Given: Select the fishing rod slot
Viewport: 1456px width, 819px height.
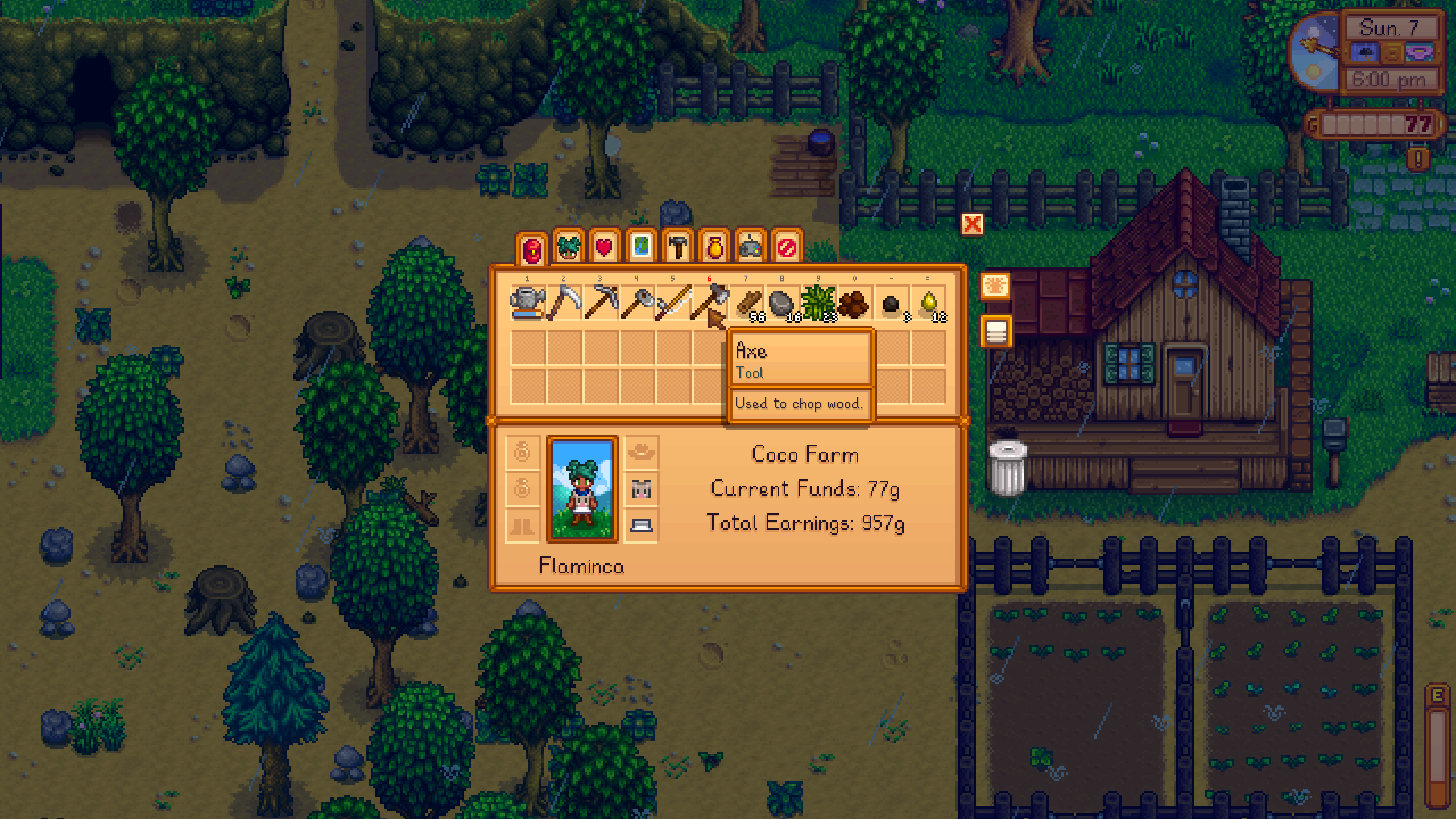Looking at the screenshot, I should click(673, 303).
